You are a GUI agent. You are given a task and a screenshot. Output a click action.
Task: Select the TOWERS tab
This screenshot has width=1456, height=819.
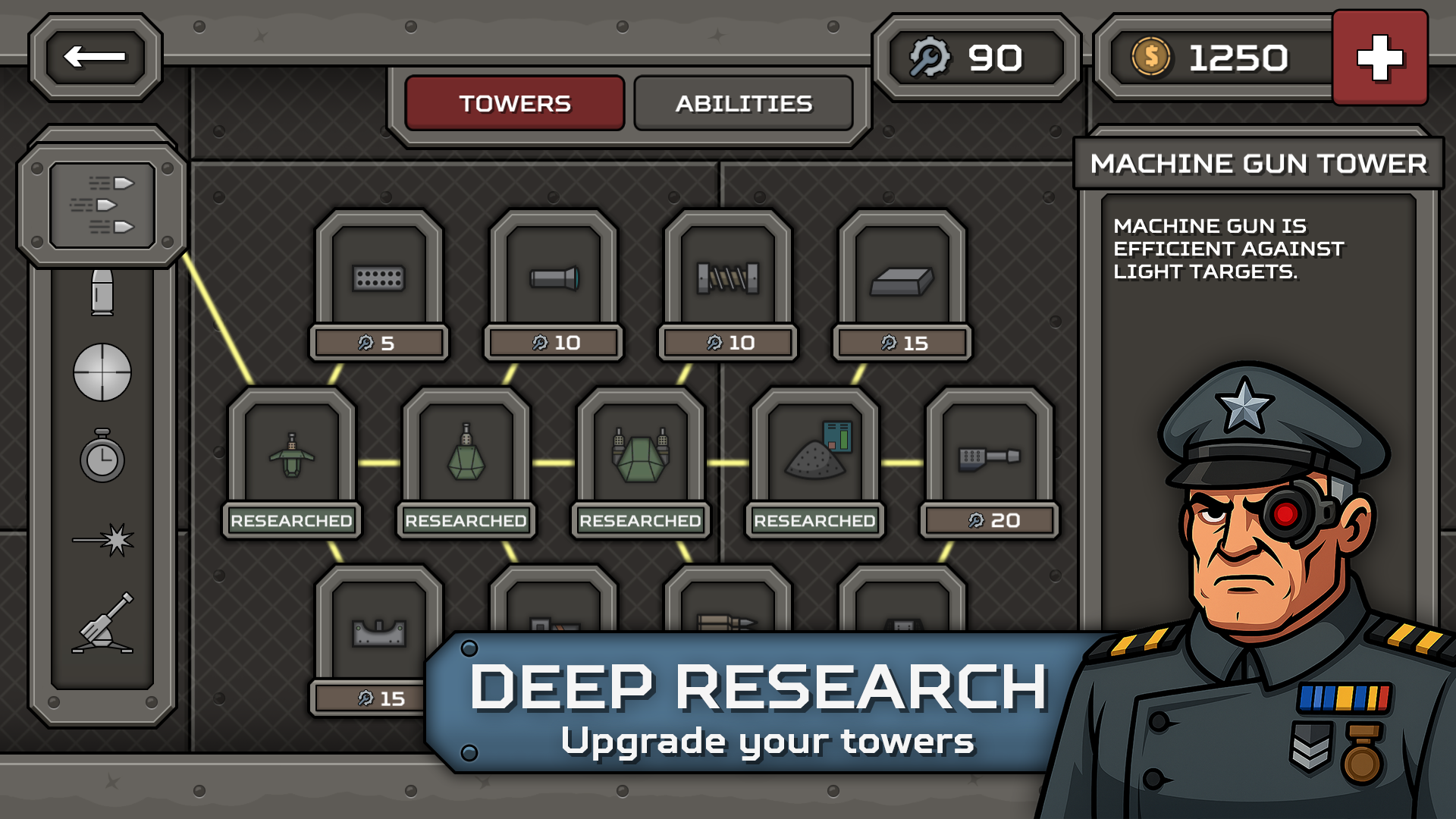click(x=514, y=103)
